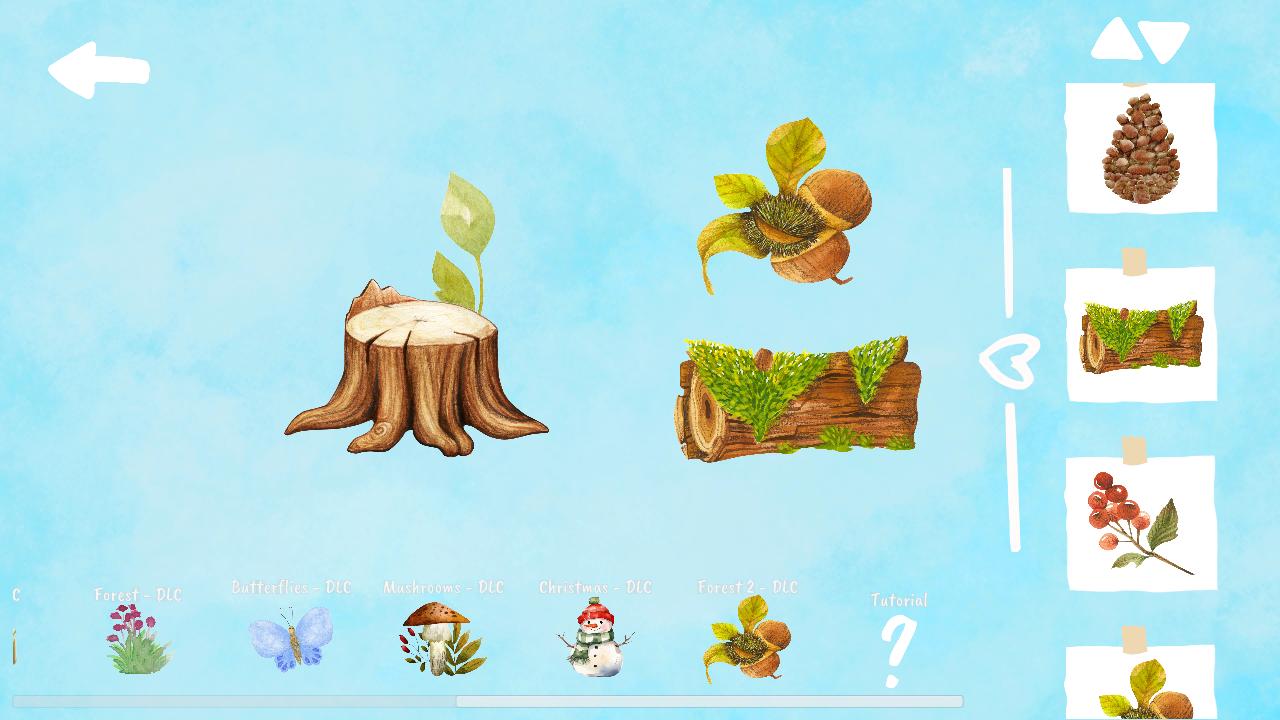Select the Forest DLC flower icon
Image resolution: width=1280 pixels, height=720 pixels.
137,640
